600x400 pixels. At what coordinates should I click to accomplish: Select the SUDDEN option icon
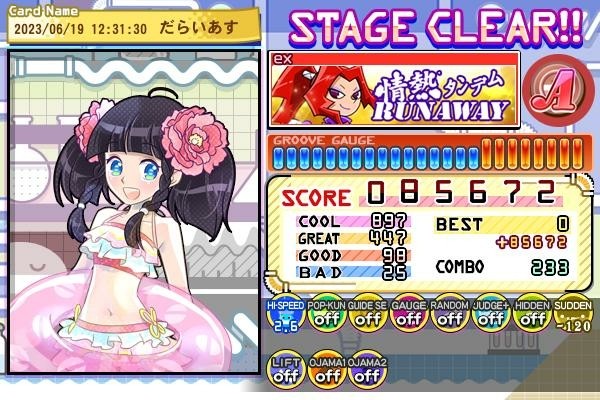tap(572, 316)
